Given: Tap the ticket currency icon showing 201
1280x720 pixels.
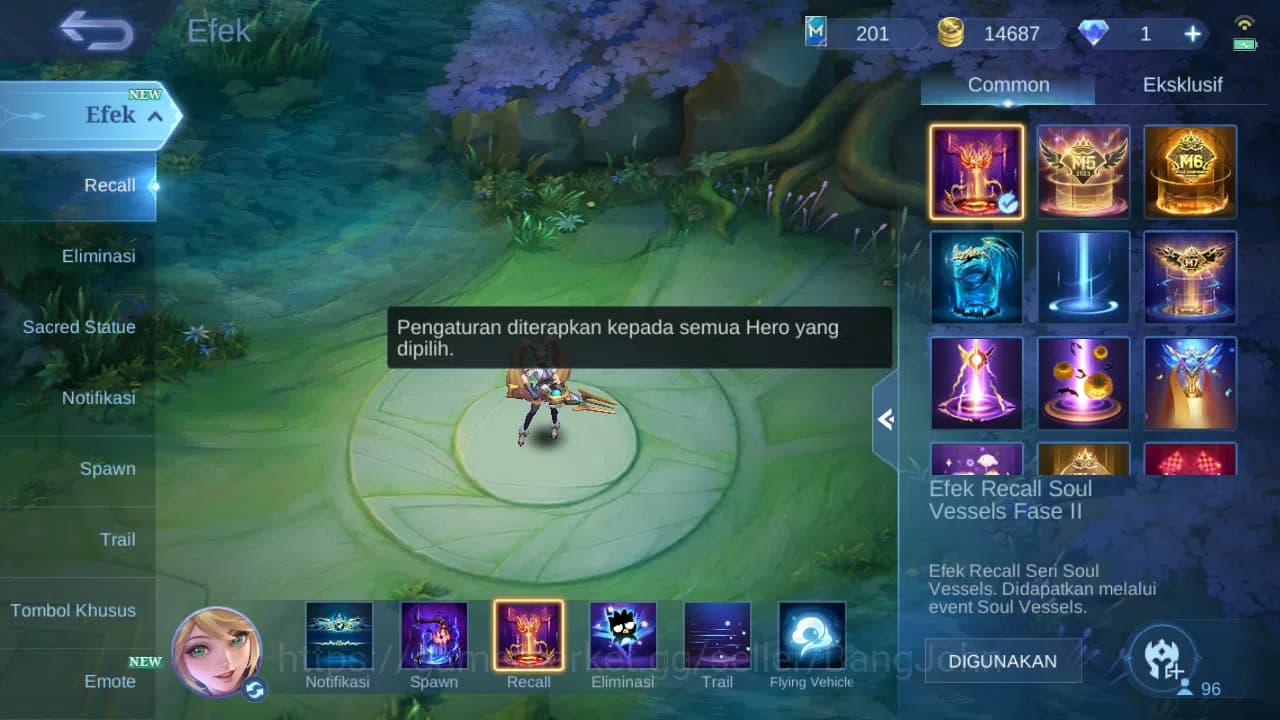Looking at the screenshot, I should [816, 33].
